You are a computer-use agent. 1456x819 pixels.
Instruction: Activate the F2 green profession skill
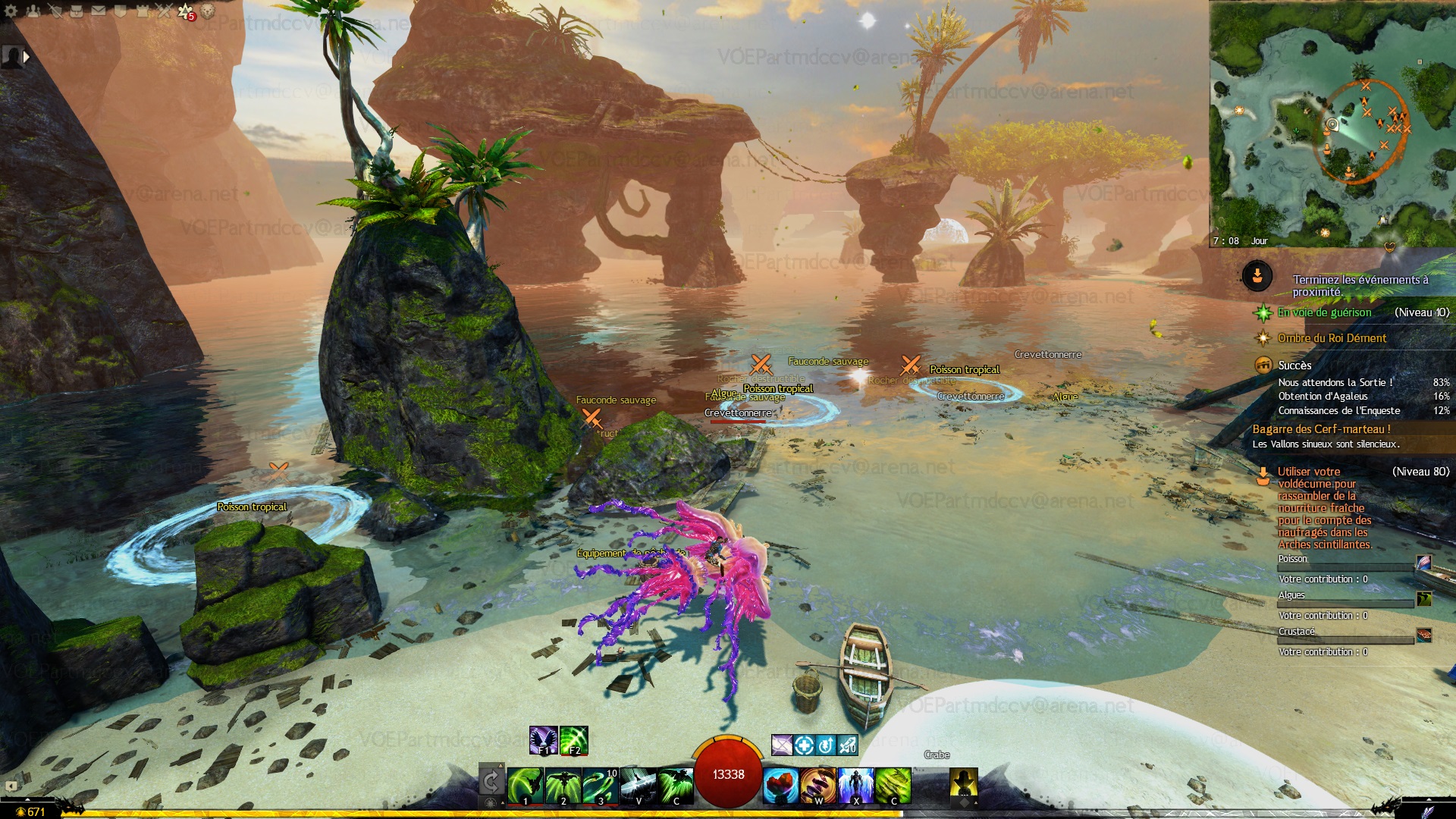574,740
